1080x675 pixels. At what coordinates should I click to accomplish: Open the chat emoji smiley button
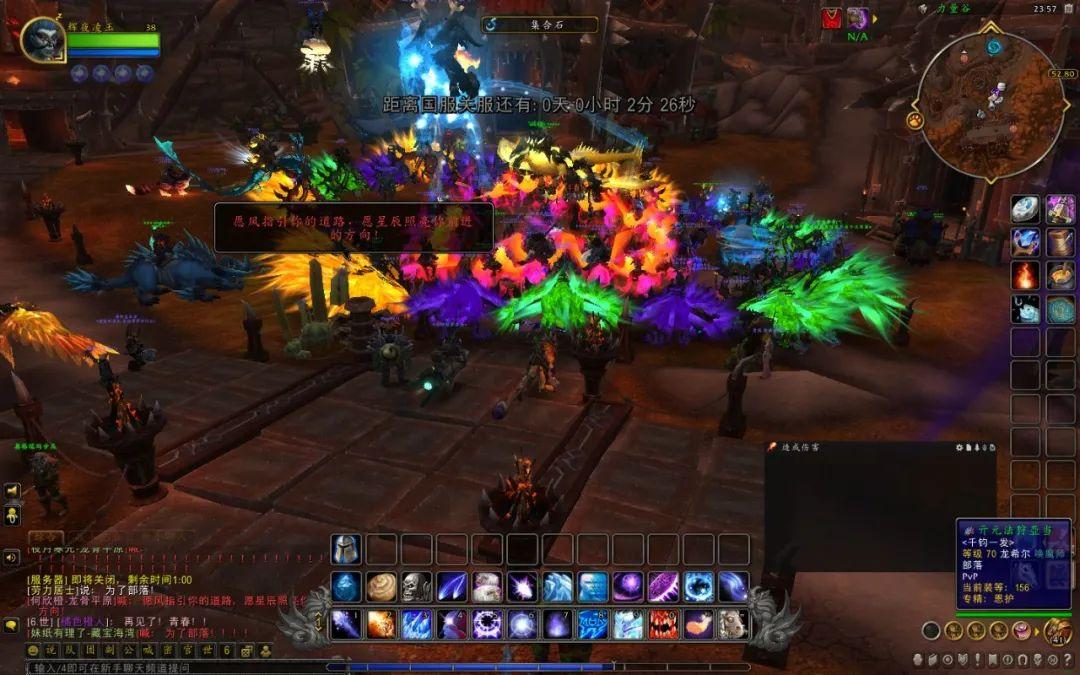point(33,650)
